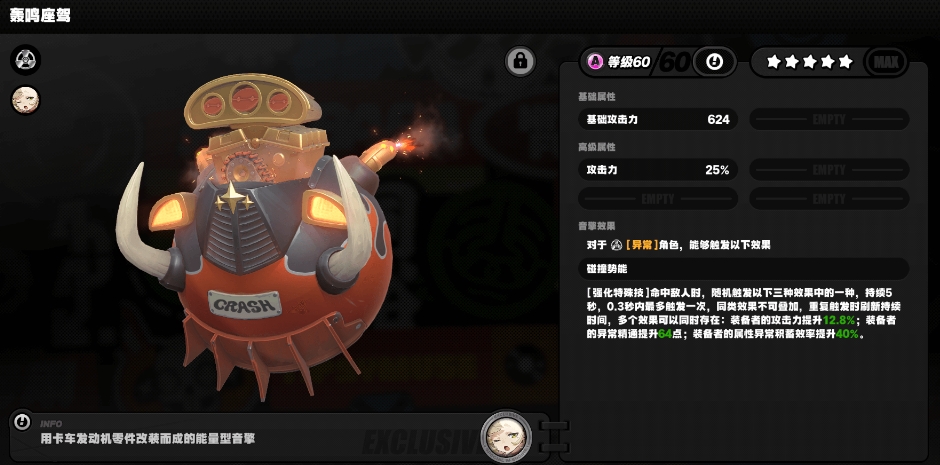
Task: Toggle the W-Engine lock icon
Action: [x=519, y=61]
